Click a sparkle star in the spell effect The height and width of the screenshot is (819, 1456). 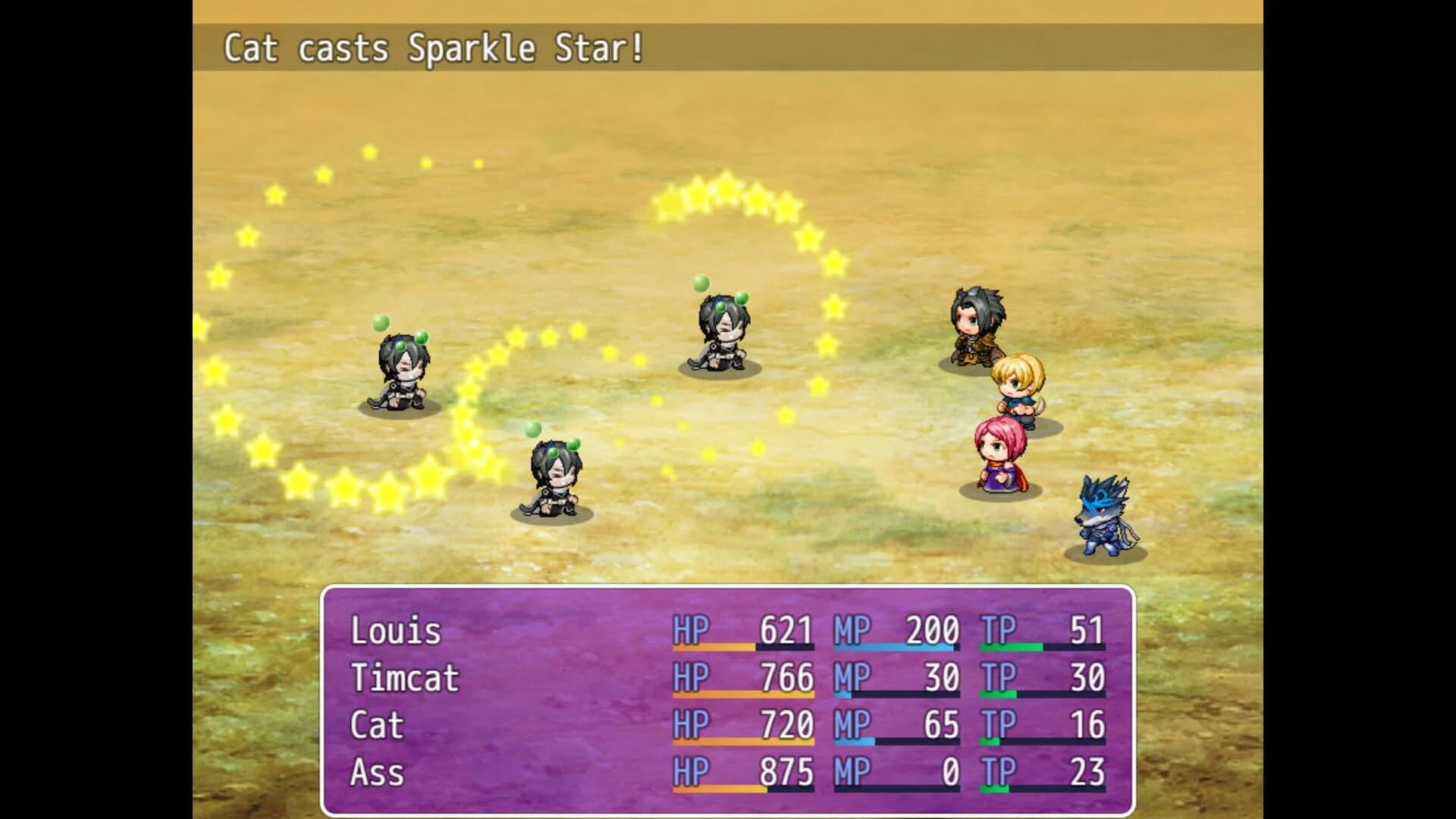tap(728, 190)
